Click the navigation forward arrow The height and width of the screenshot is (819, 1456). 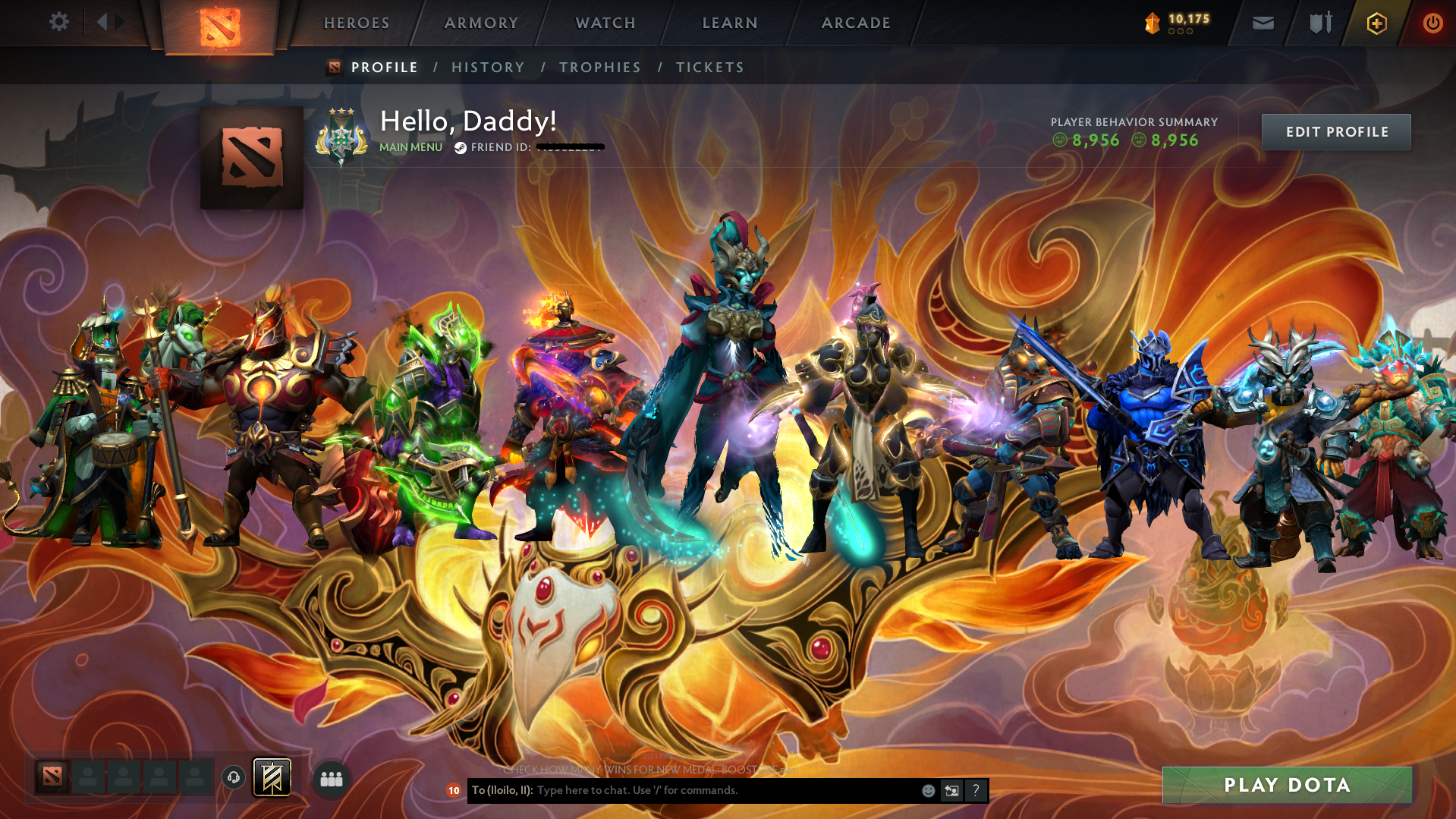coord(120,21)
